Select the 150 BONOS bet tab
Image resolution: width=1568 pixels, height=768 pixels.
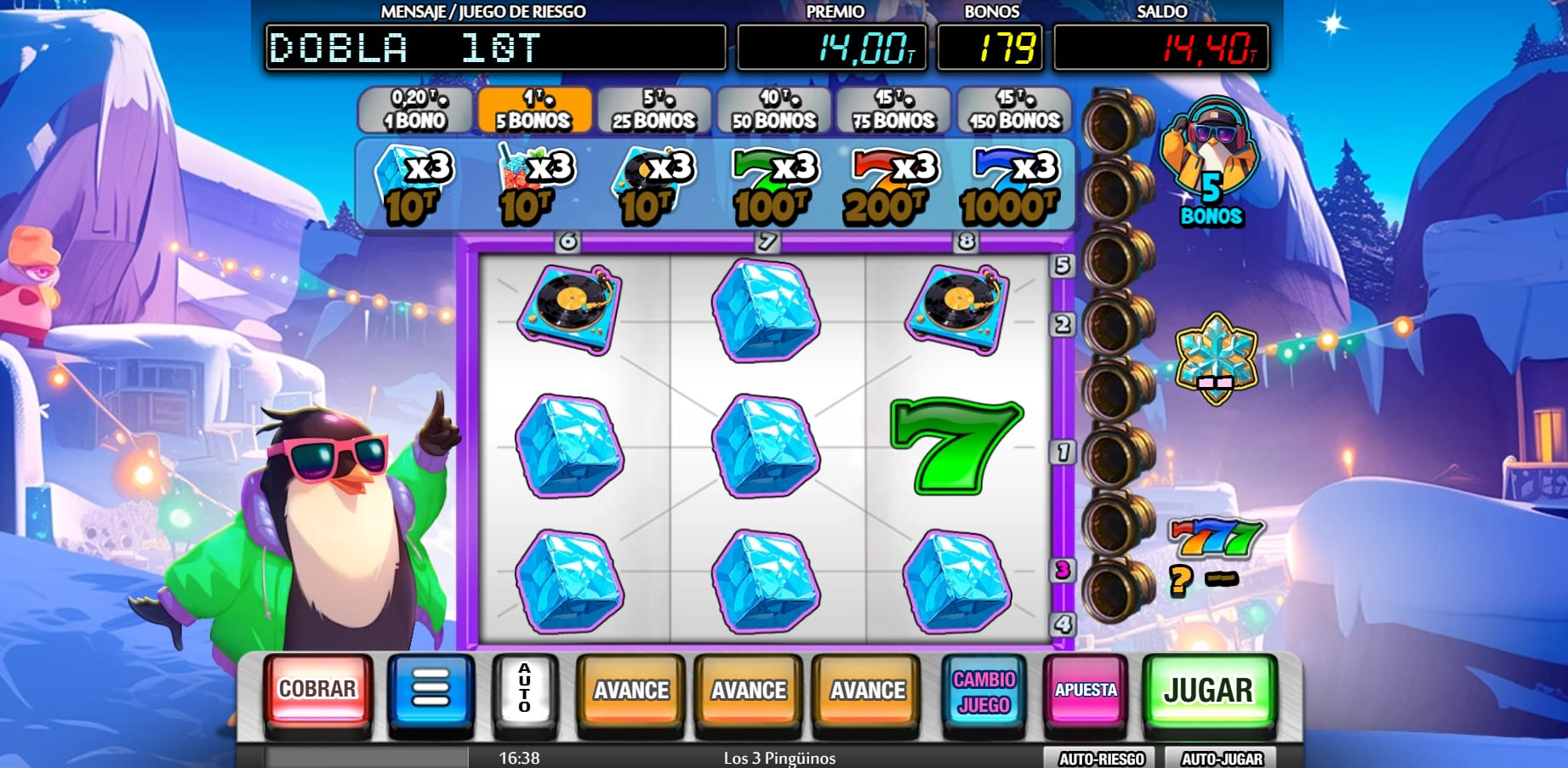coord(1012,110)
